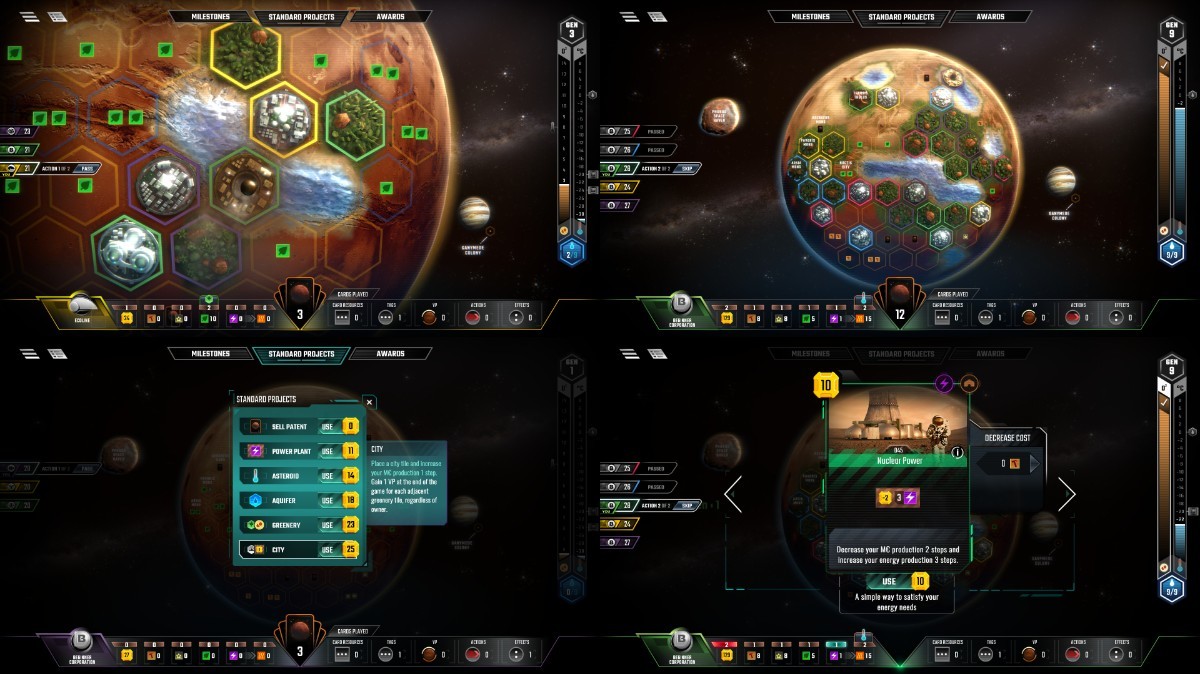
Task: Use the Greenery standard project
Action: point(327,525)
